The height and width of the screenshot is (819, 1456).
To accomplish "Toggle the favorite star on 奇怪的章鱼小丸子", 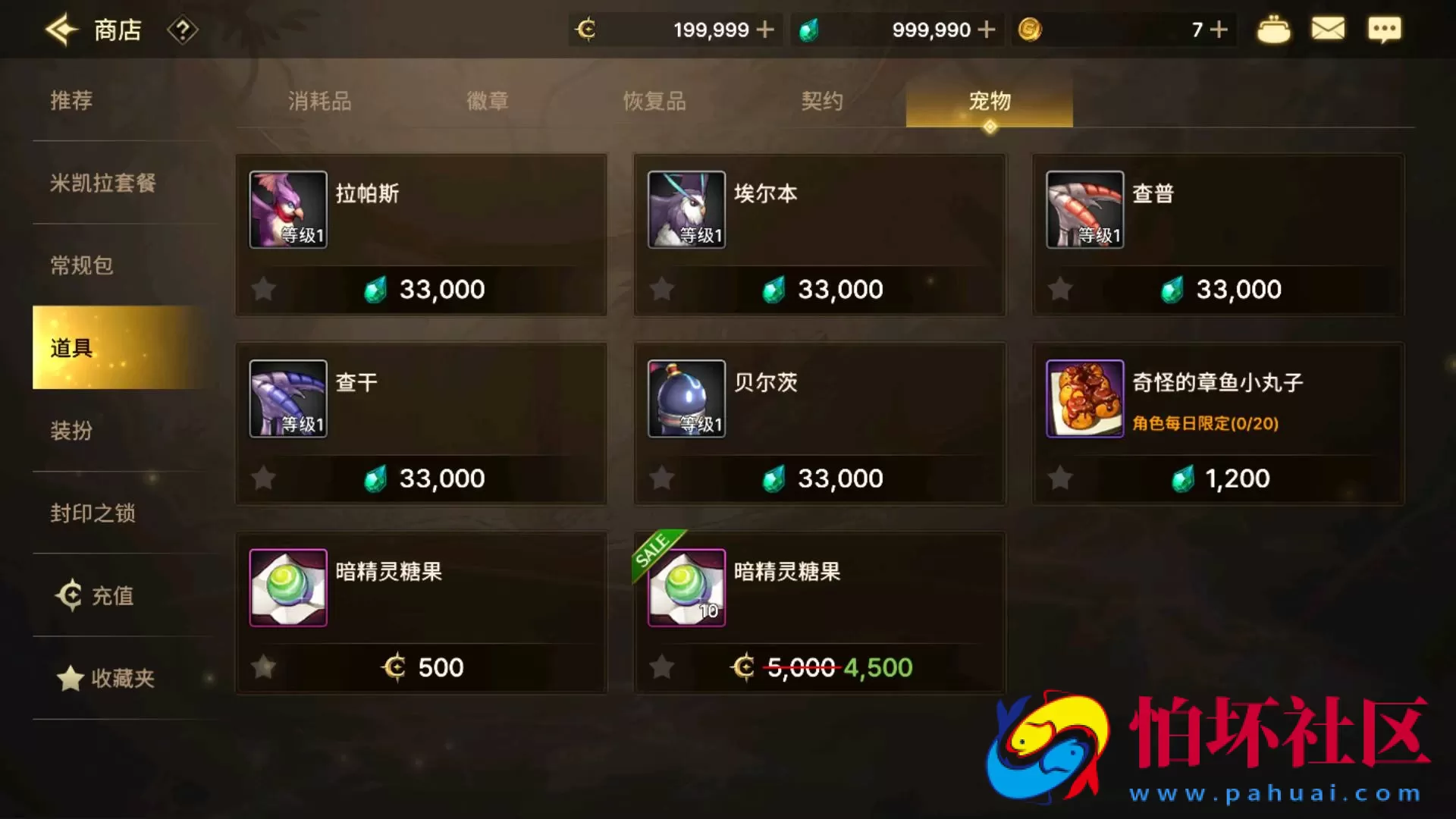I will coord(1059,478).
